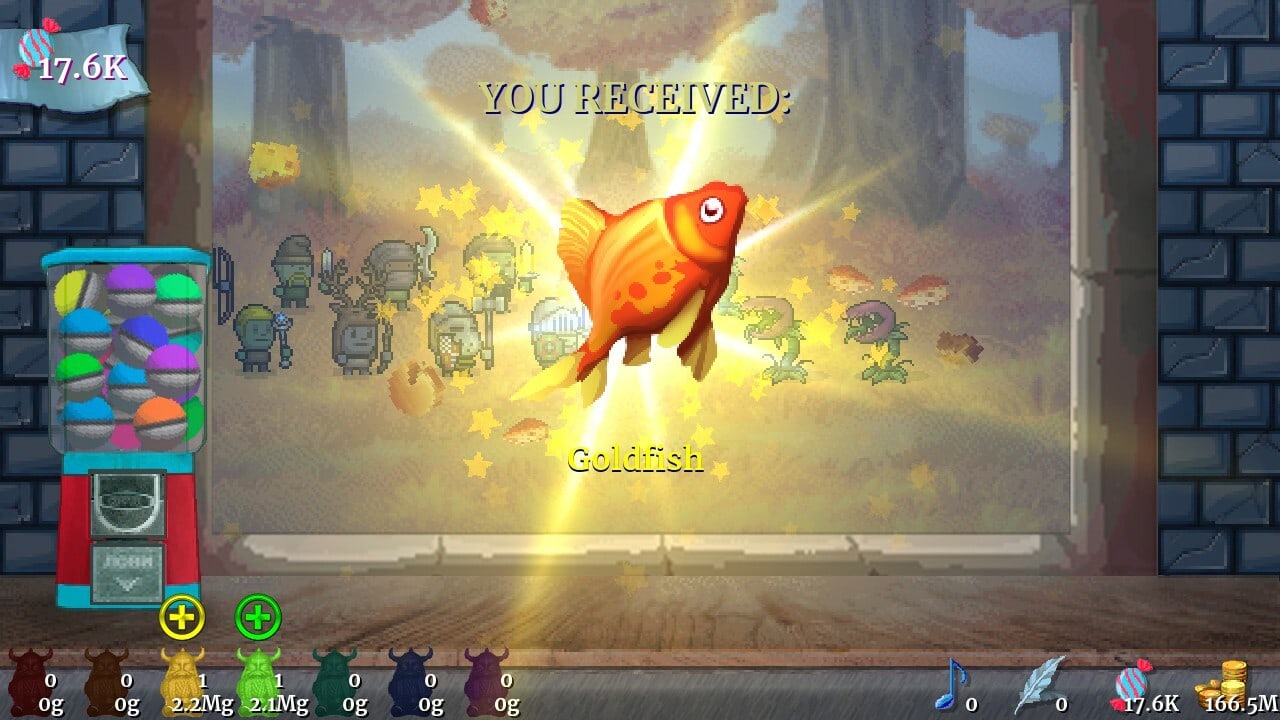The height and width of the screenshot is (720, 1280).
Task: Select the dark red viking figurine
Action: coord(29,680)
